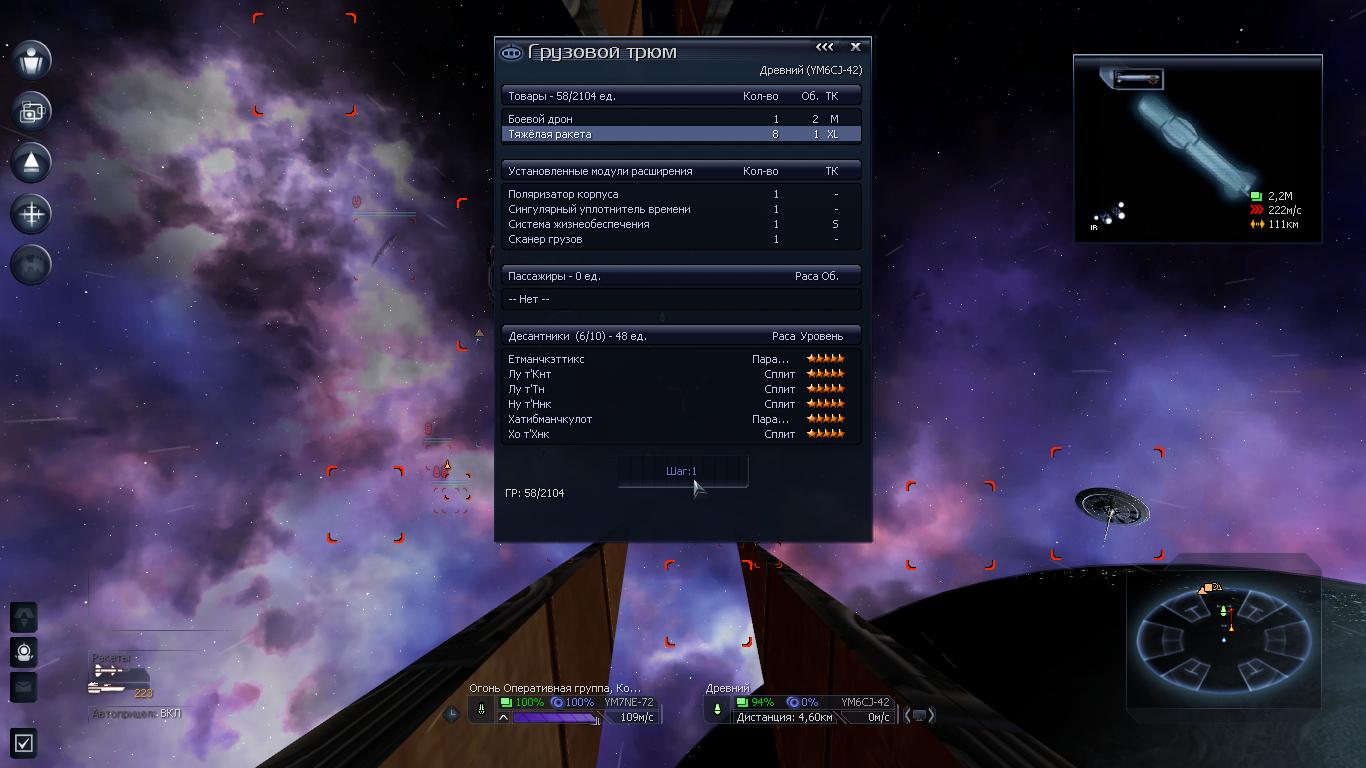Select the Поляризатор корпуса upgrade row

click(x=680, y=194)
